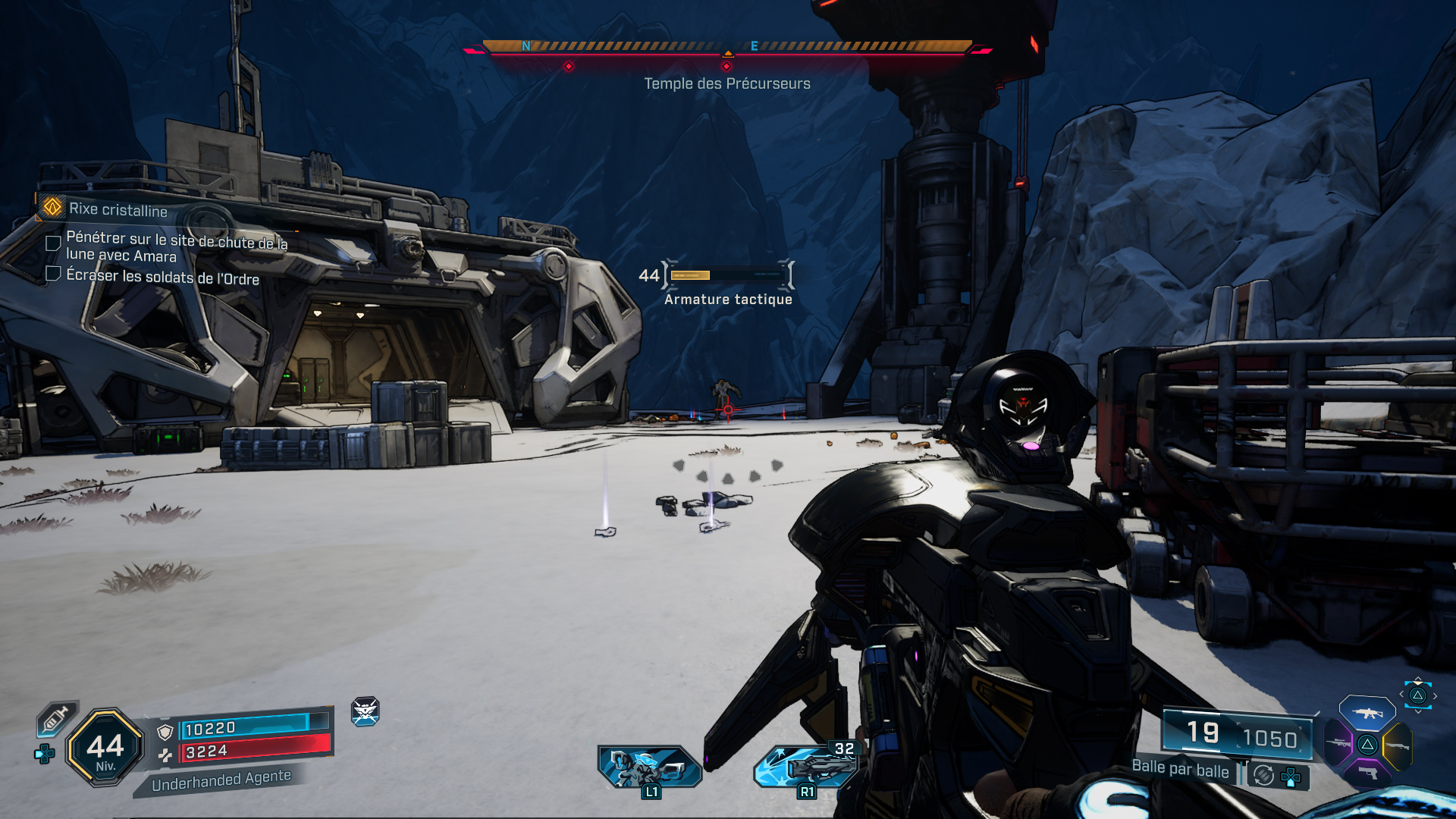Activate the action skill with armored figure icon

point(649,766)
